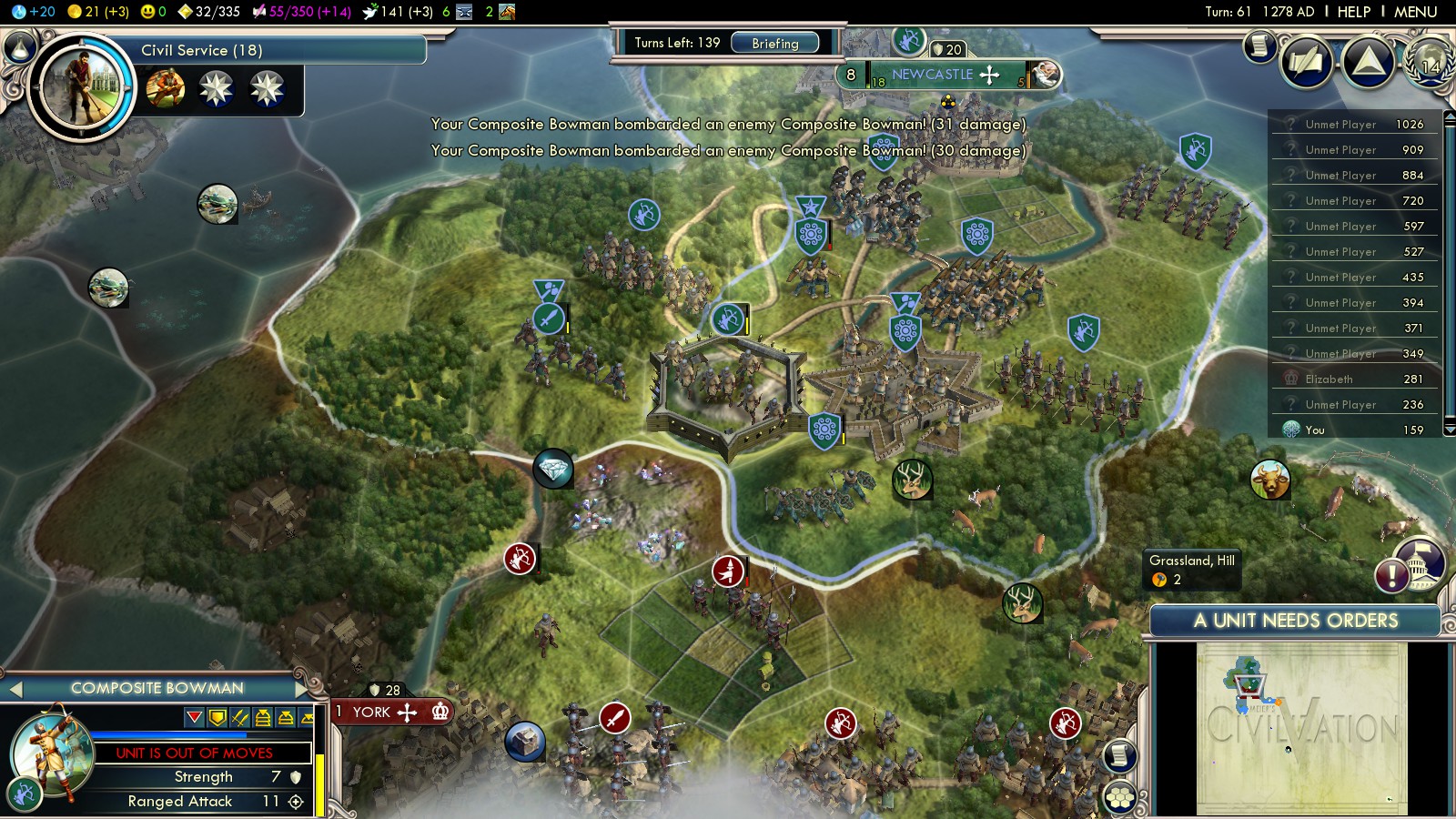This screenshot has width=1456, height=819.
Task: Click the Briefing button
Action: (774, 43)
